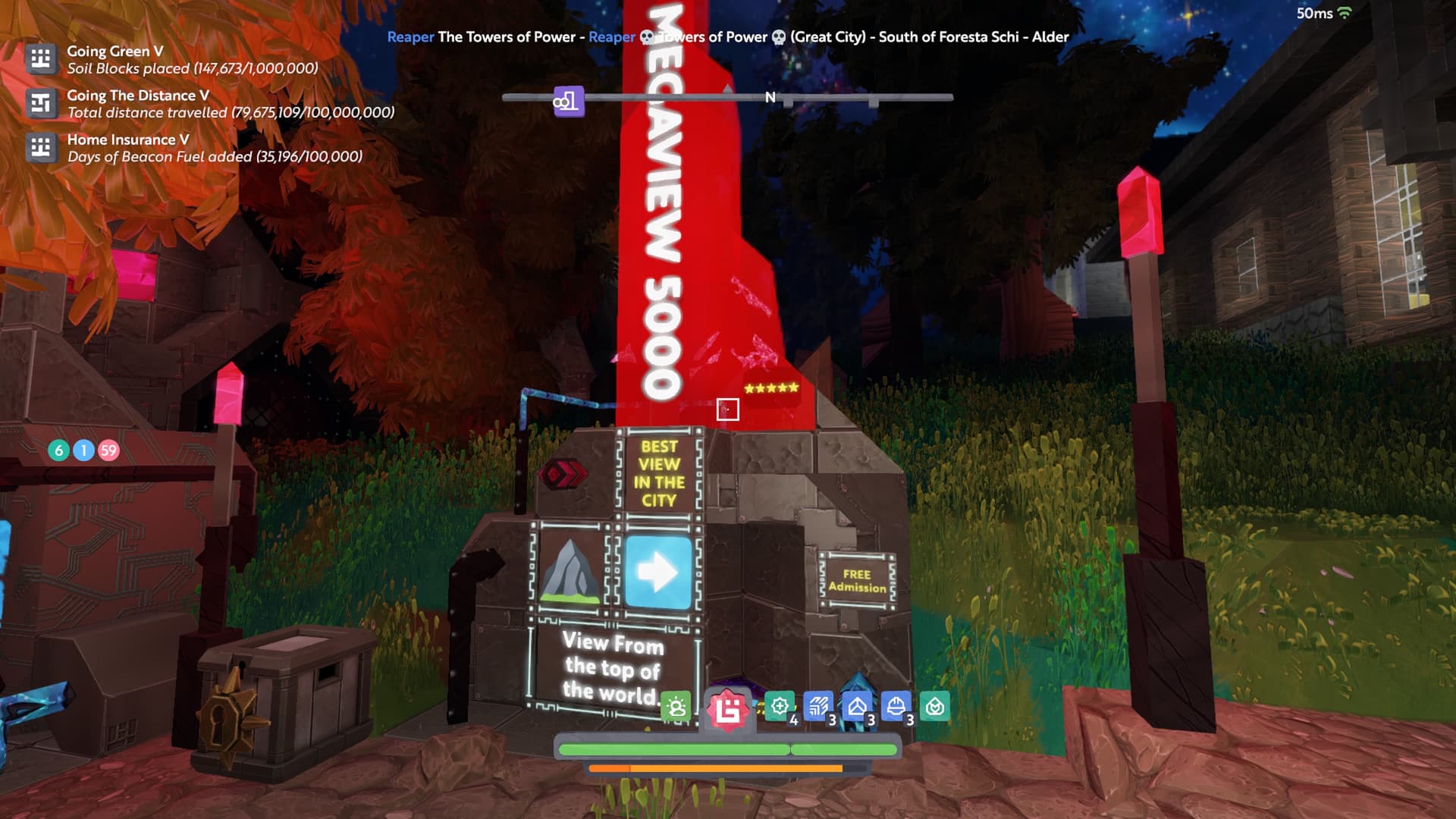The image size is (1456, 819).
Task: Check the blue diagonal-stripes buff icon
Action: pyautogui.click(x=818, y=707)
